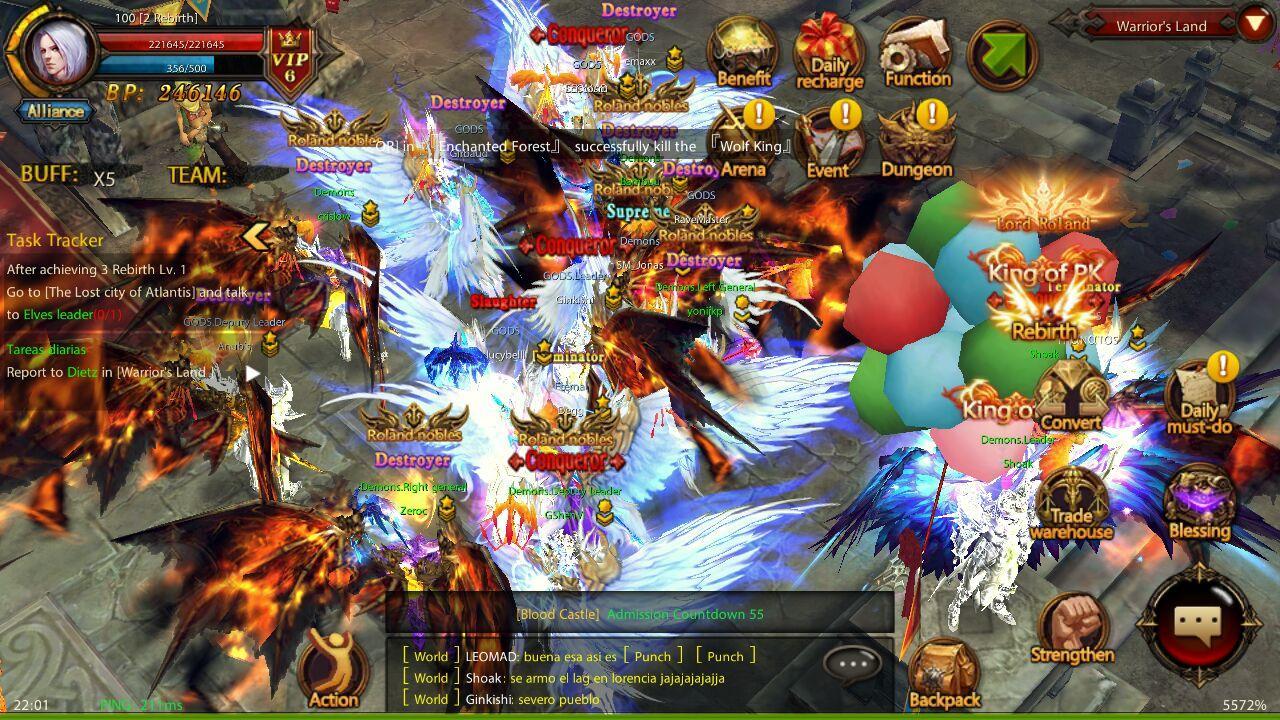Screen dimensions: 1280x720
Task: Open the Trade warehouse
Action: (x=1071, y=503)
